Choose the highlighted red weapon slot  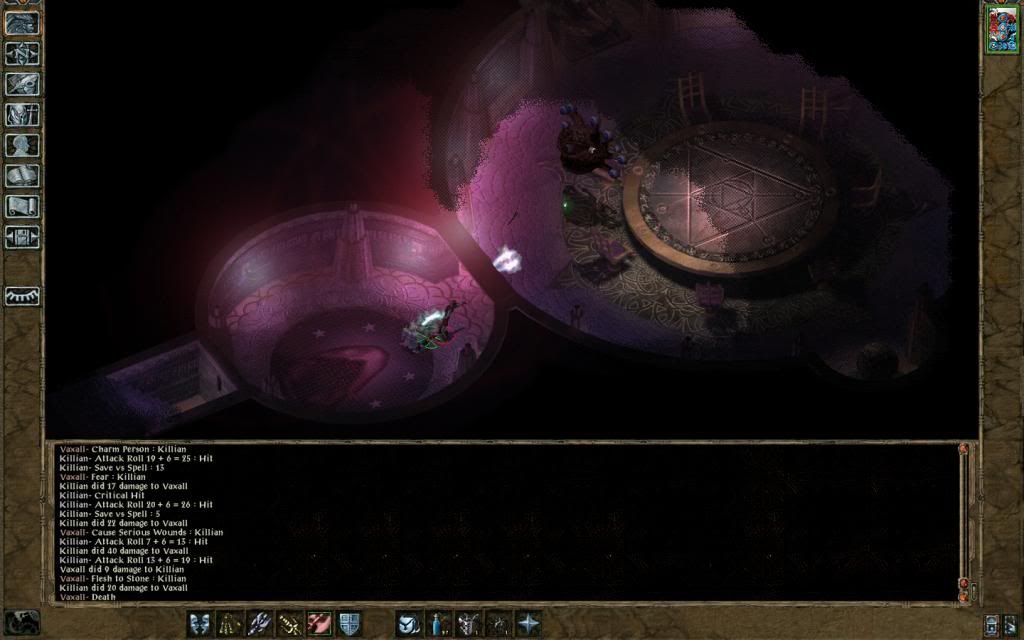pyautogui.click(x=320, y=623)
